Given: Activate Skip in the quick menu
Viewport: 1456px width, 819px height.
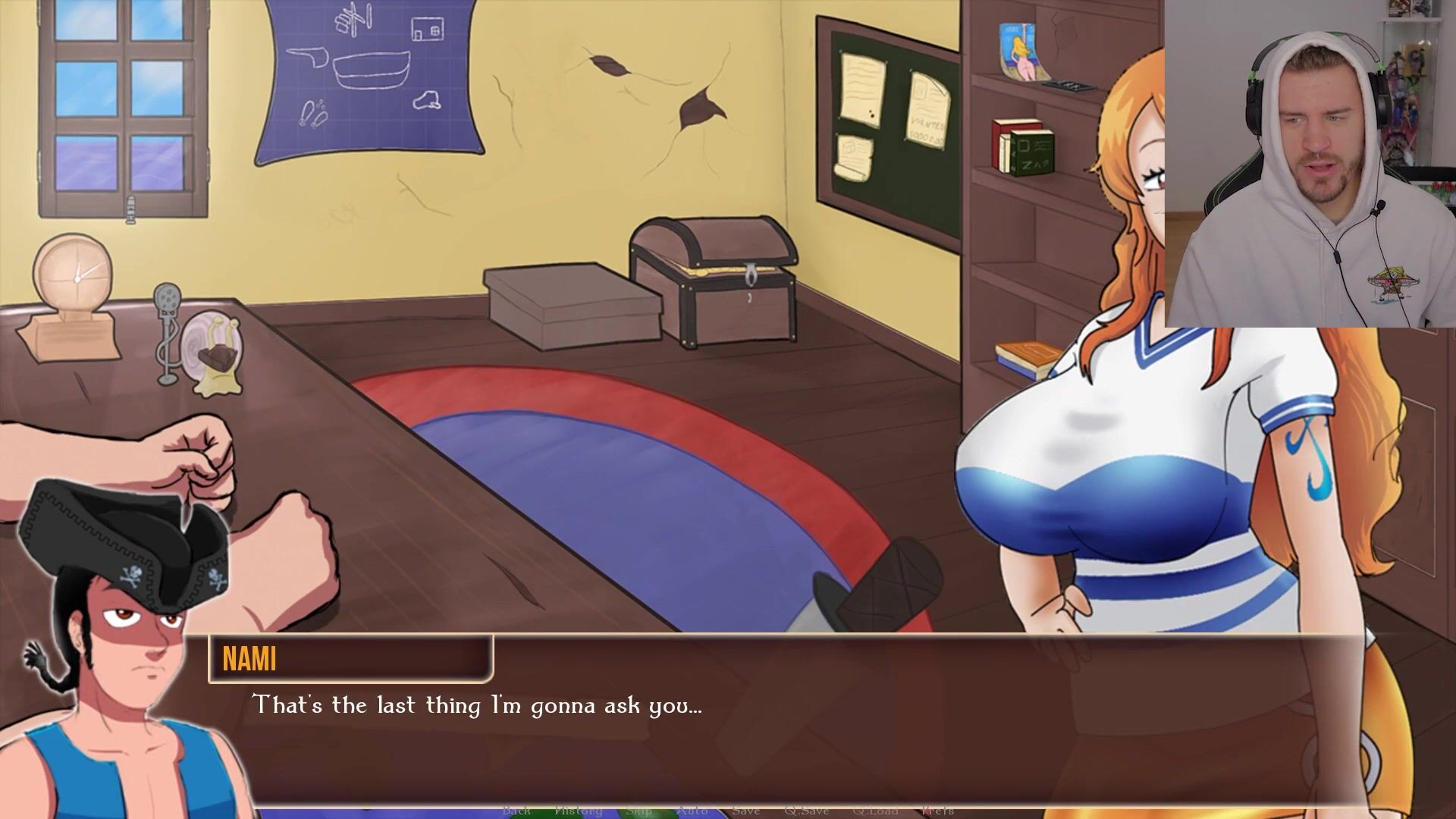Looking at the screenshot, I should click(639, 811).
